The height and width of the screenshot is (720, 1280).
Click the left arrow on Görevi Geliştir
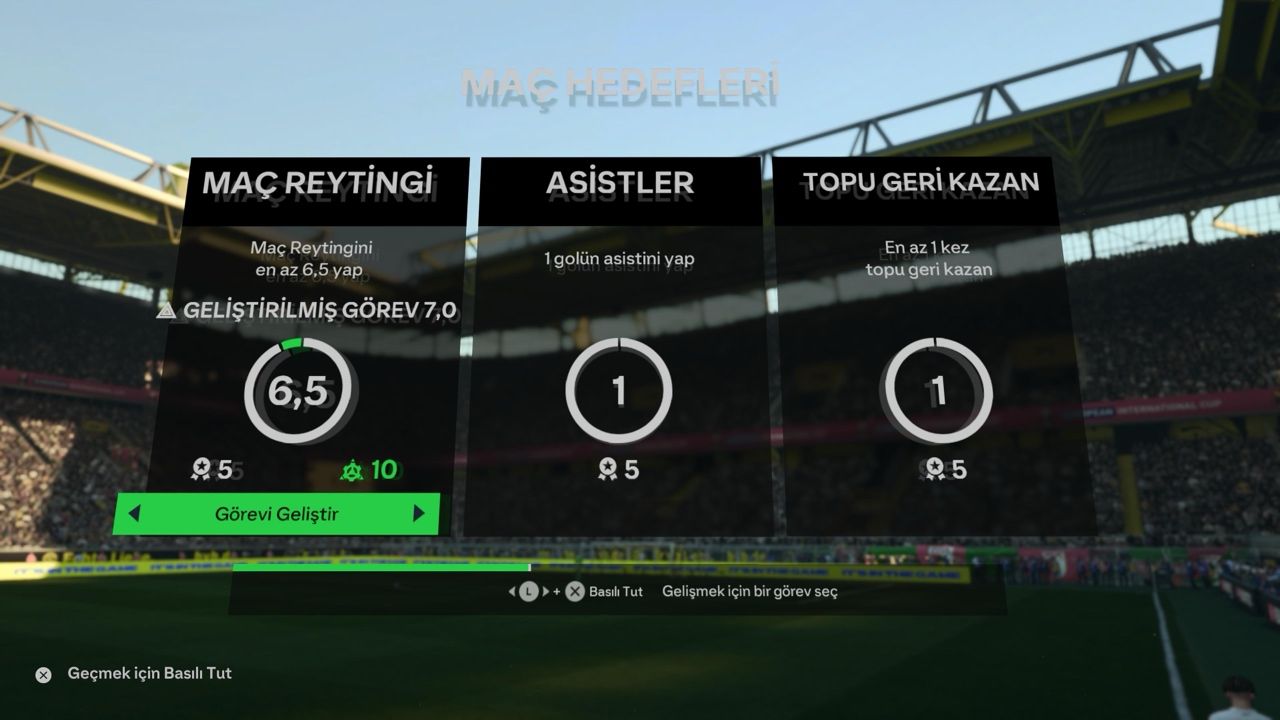tap(134, 515)
